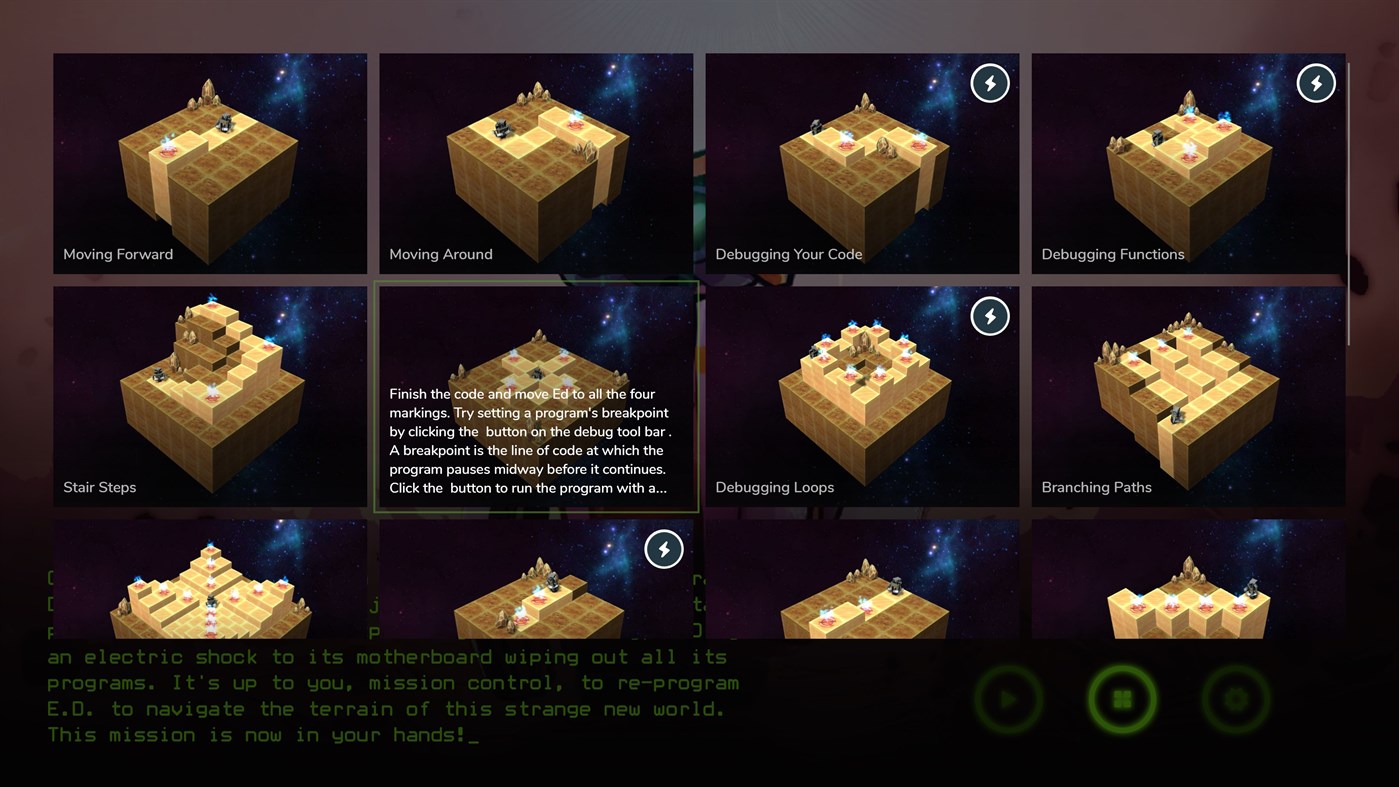
Task: Click the lightning badge on Debugging Functions
Action: [1316, 83]
